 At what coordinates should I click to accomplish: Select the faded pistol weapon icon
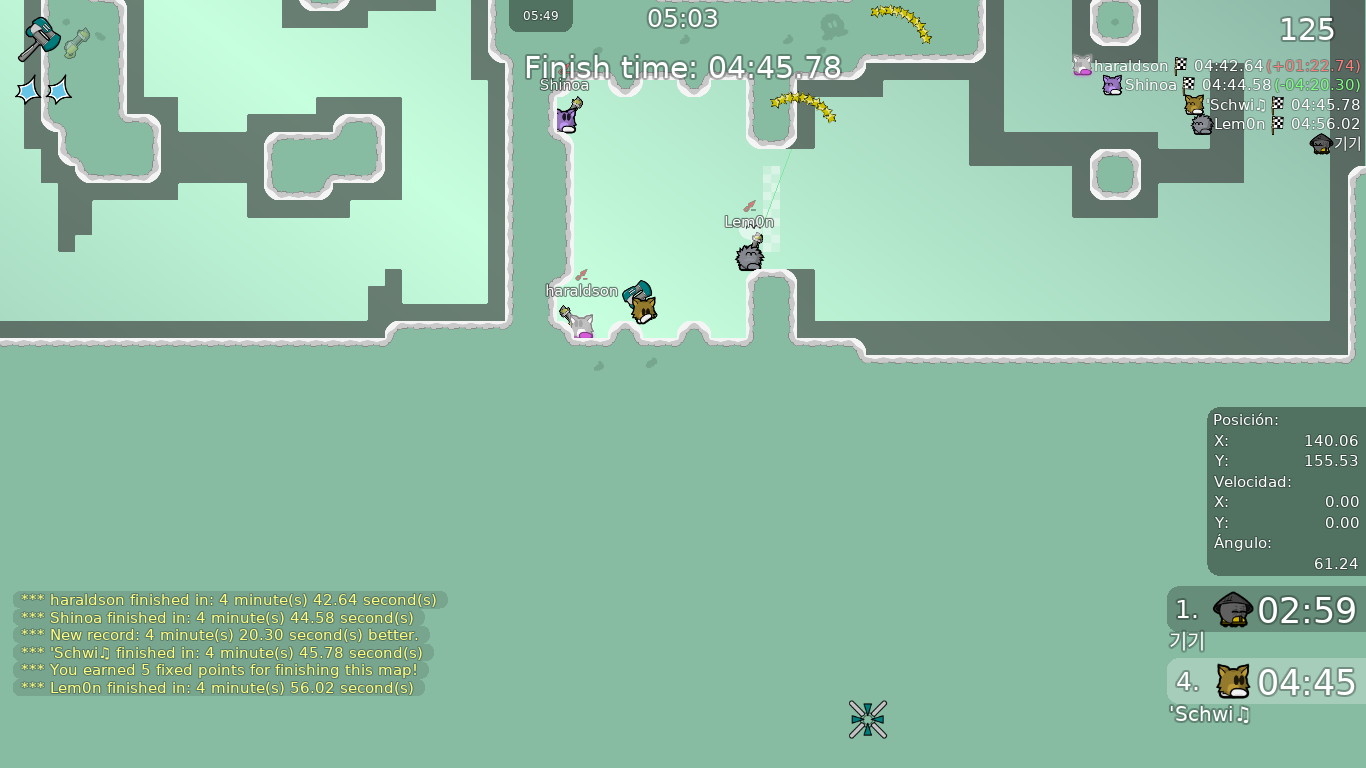[x=77, y=43]
